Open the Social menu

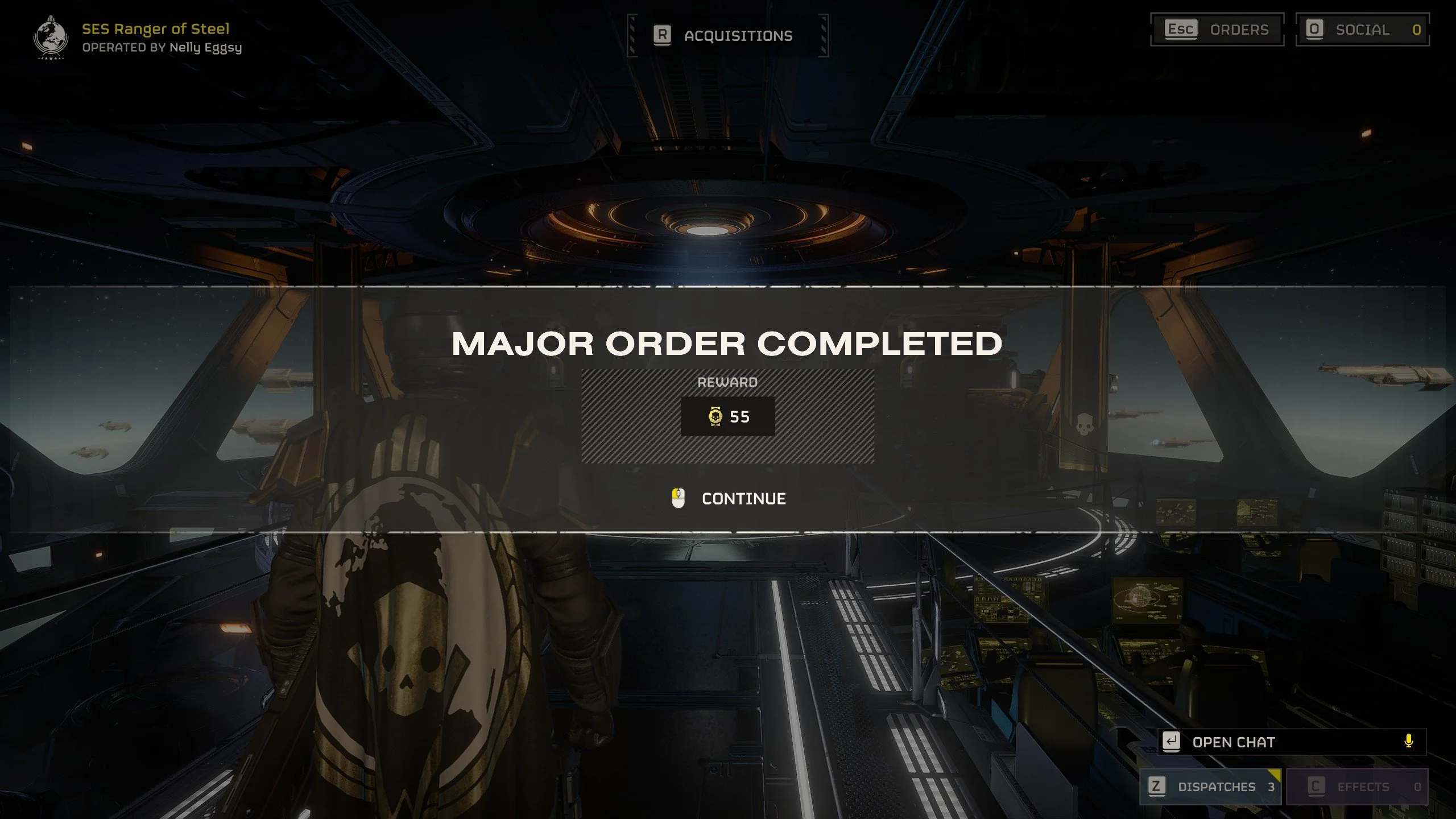pyautogui.click(x=1362, y=30)
